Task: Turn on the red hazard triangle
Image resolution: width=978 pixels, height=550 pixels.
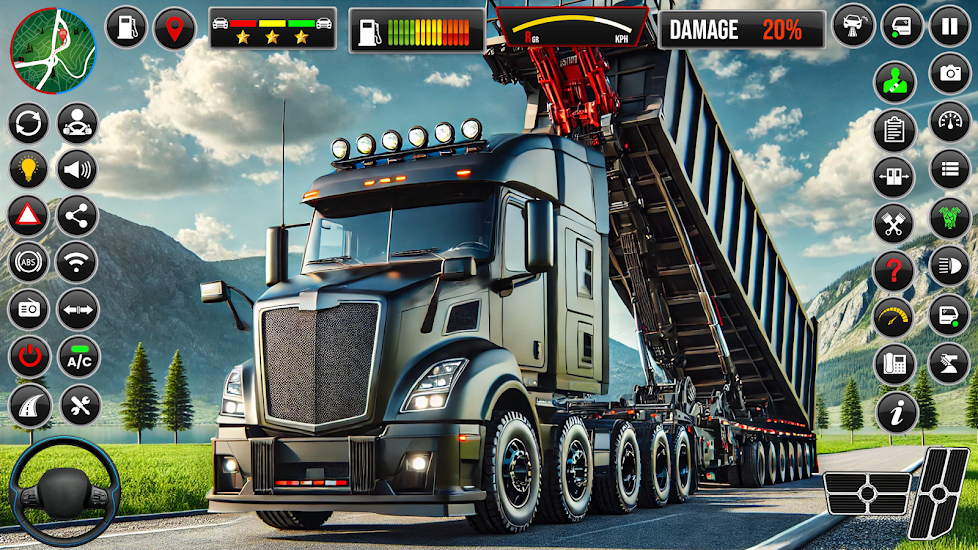Action: [29, 215]
